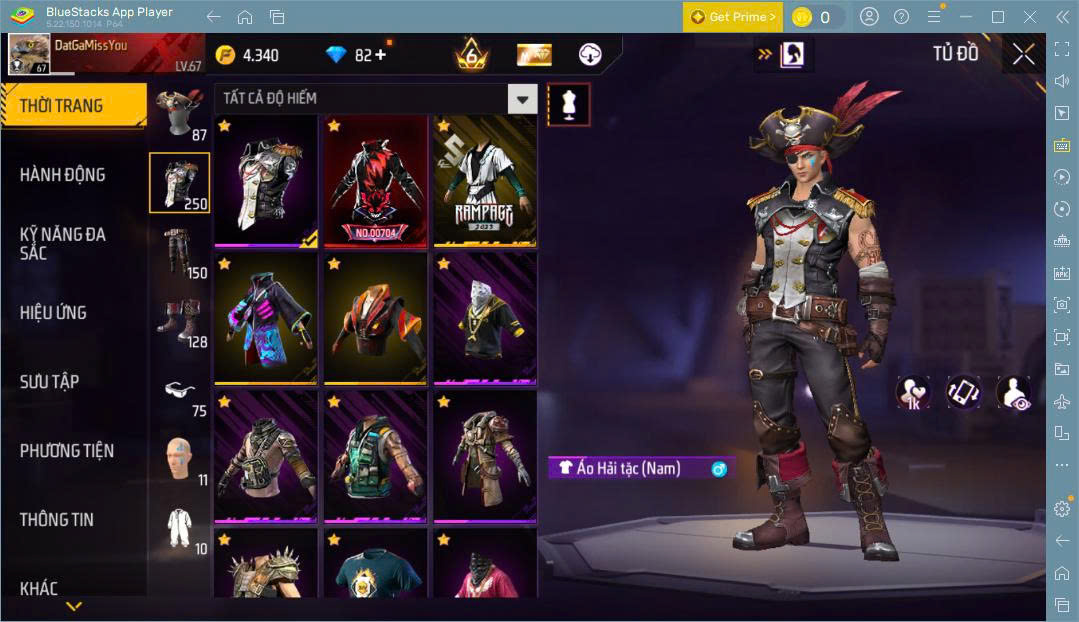The image size is (1079, 622).
Task: Click the Get Prime button
Action: pos(733,17)
